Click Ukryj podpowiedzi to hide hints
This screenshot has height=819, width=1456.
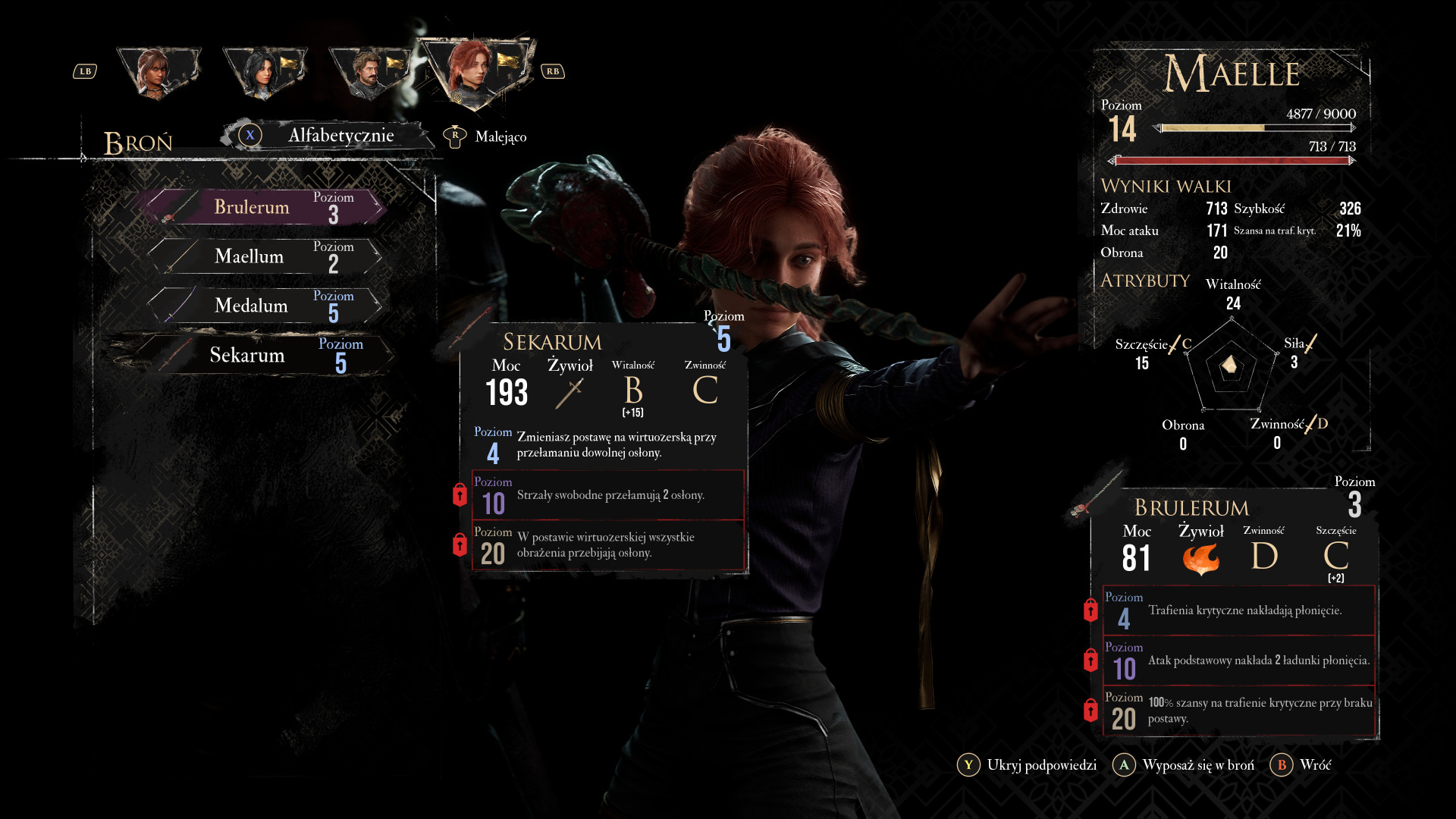(x=1028, y=765)
